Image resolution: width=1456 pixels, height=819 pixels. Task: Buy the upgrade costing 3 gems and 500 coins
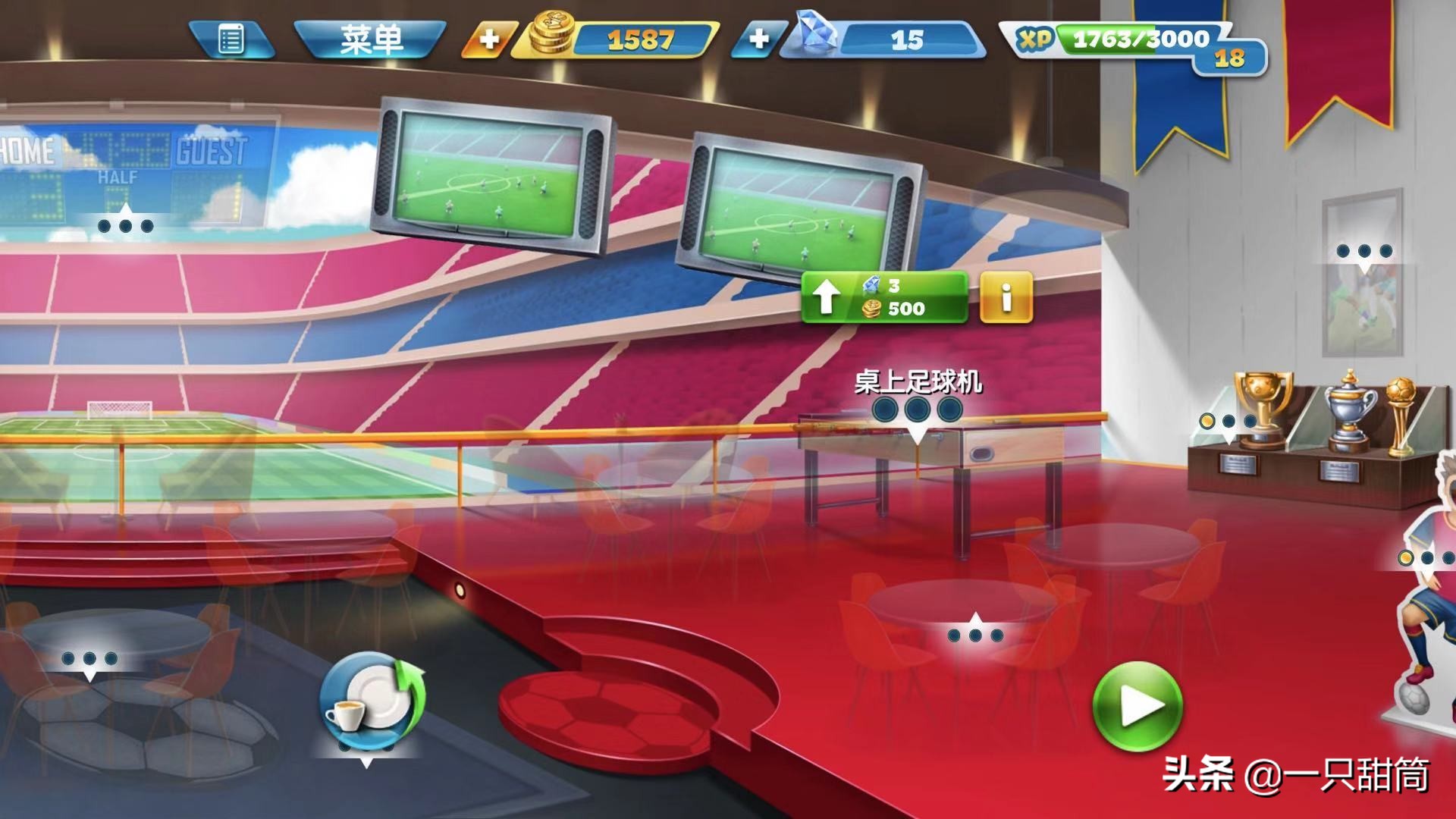pyautogui.click(x=884, y=297)
